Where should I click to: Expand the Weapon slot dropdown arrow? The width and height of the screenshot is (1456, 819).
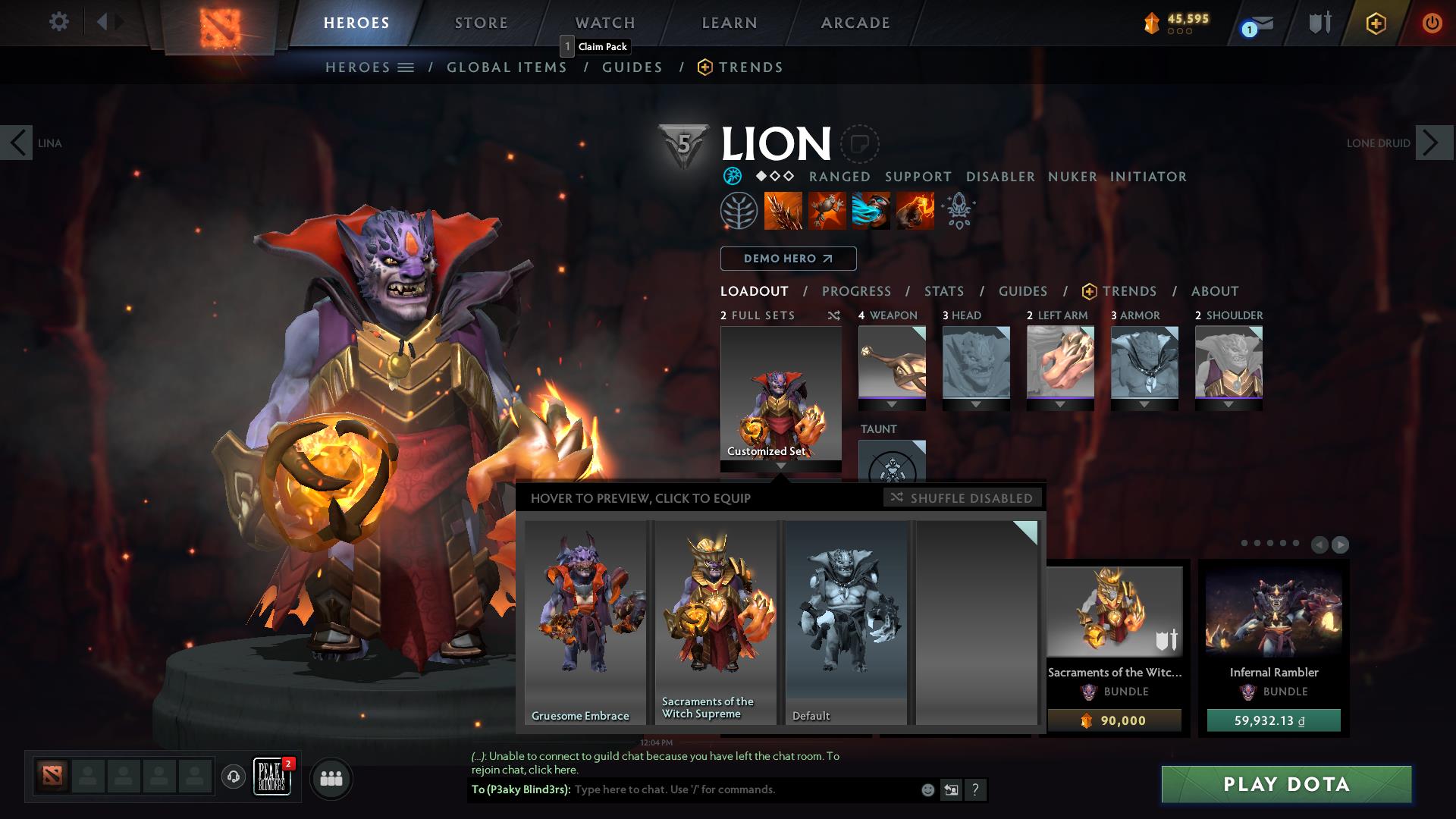892,404
